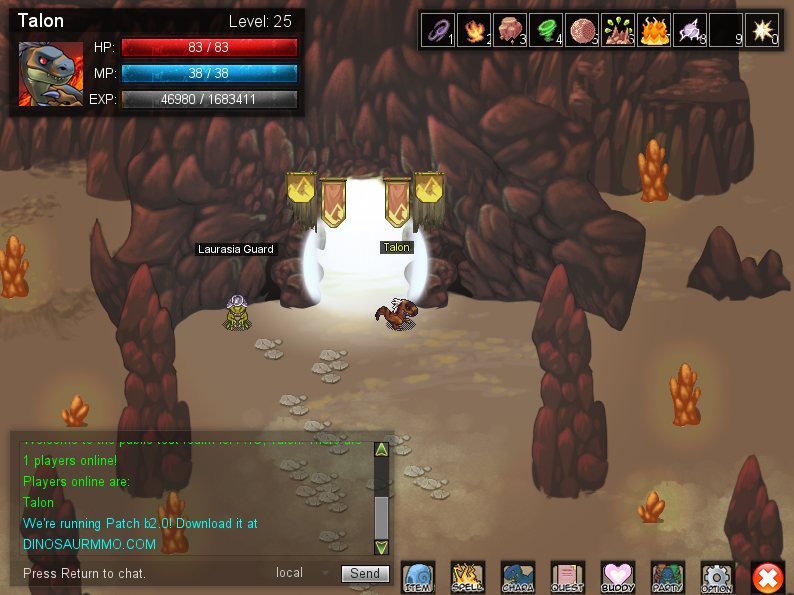
Task: Select the round boulder spell in slot 5
Action: (x=582, y=31)
